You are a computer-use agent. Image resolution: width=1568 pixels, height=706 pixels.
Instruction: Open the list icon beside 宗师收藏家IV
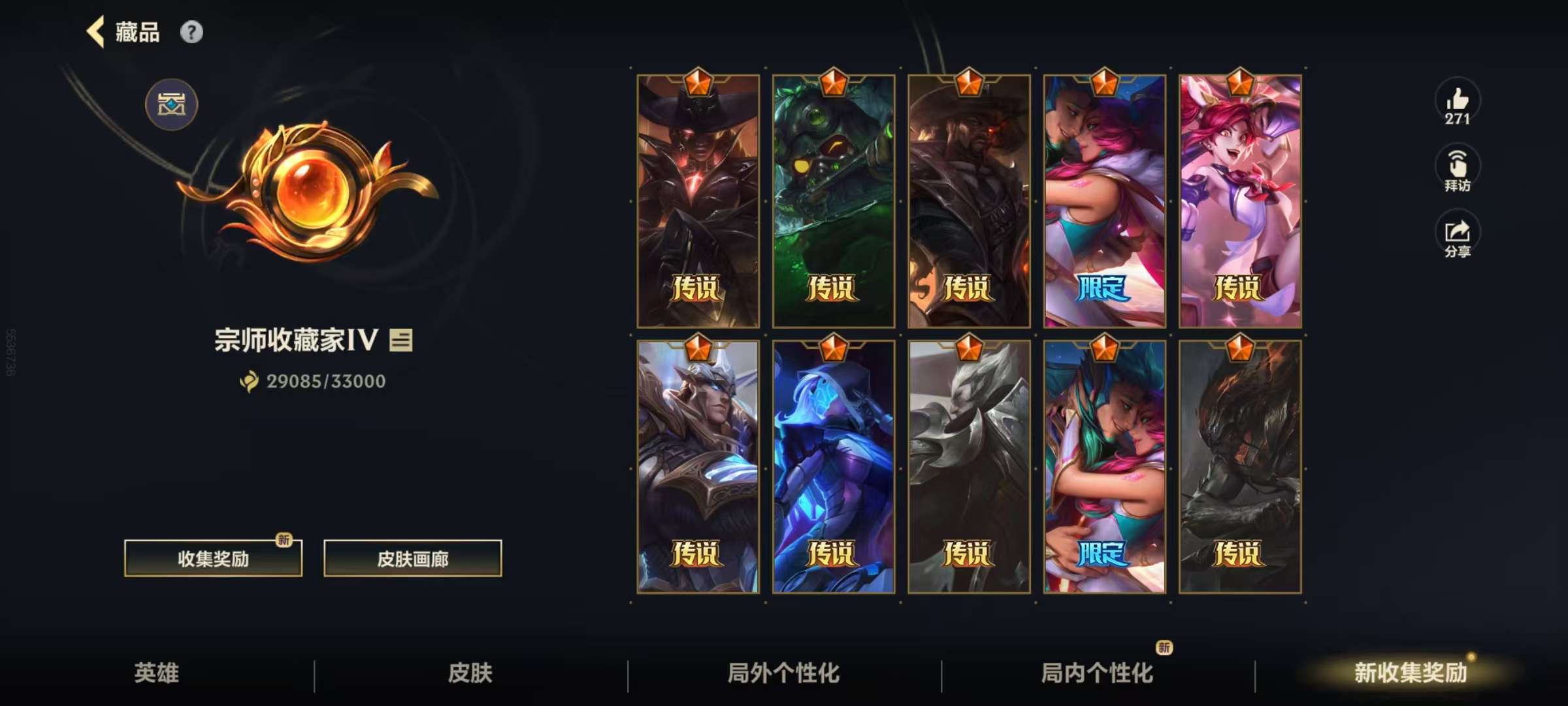(401, 340)
